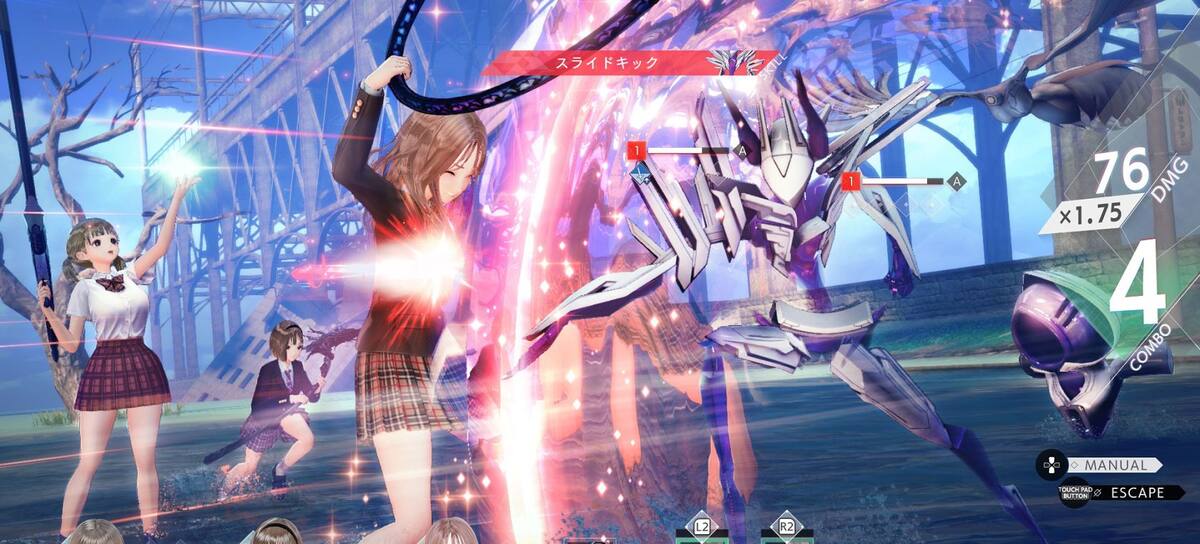Click the enemy skill emblem on the banner
The width and height of the screenshot is (1200, 544).
click(x=728, y=62)
